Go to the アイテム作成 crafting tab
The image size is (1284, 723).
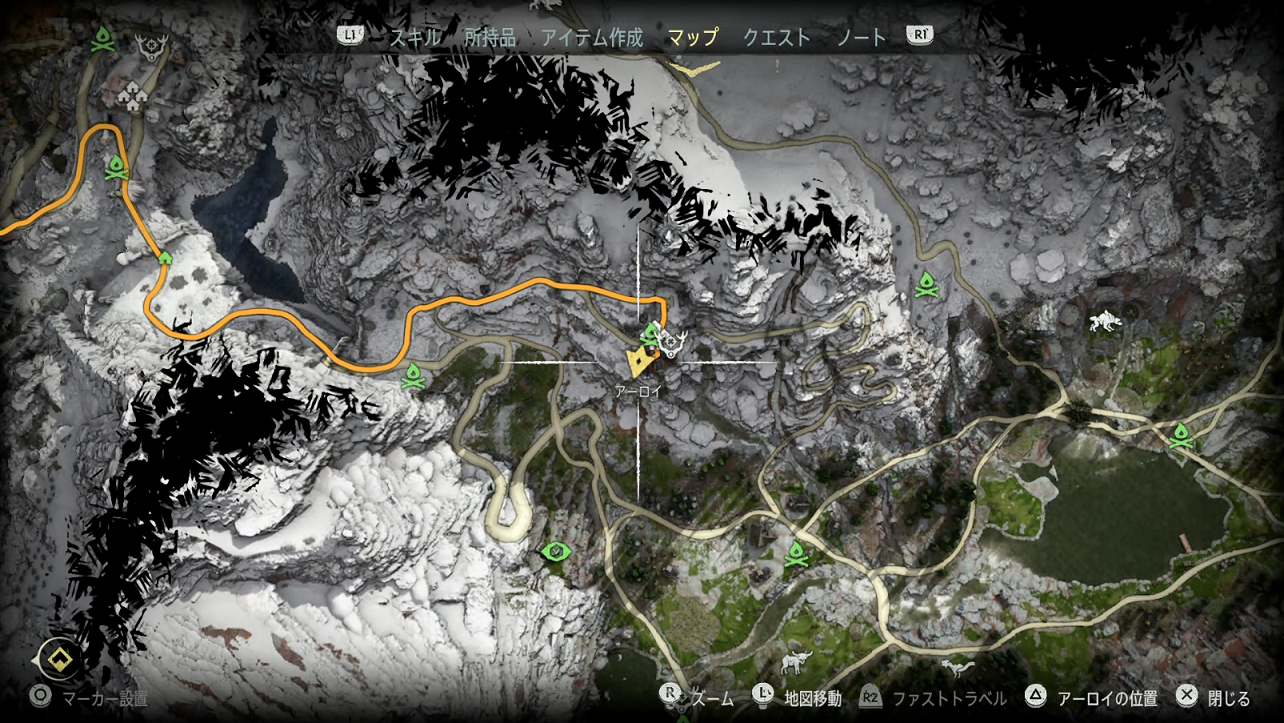point(592,38)
